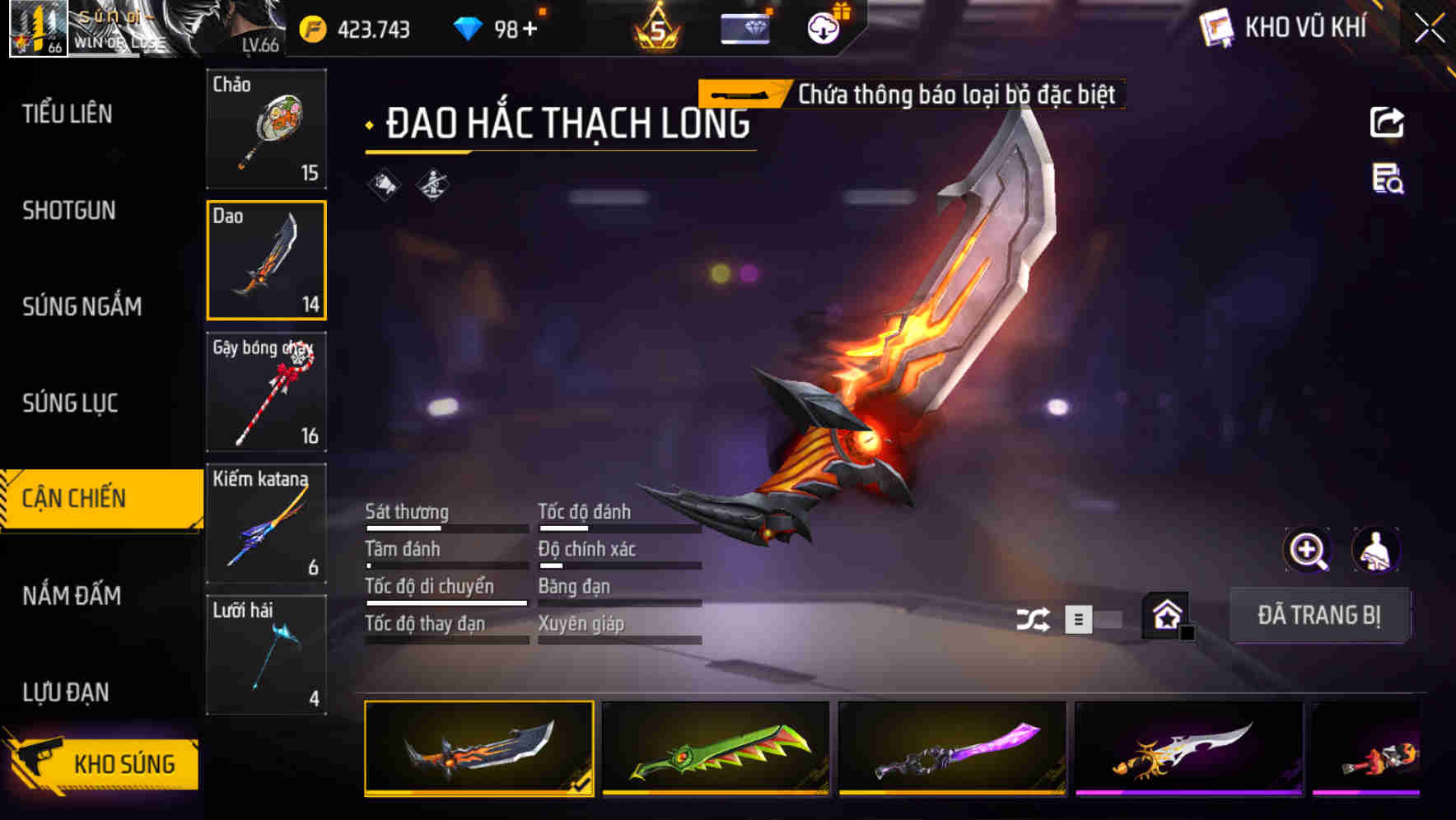The image size is (1456, 820).
Task: Click the diamond balance icon
Action: (466, 27)
